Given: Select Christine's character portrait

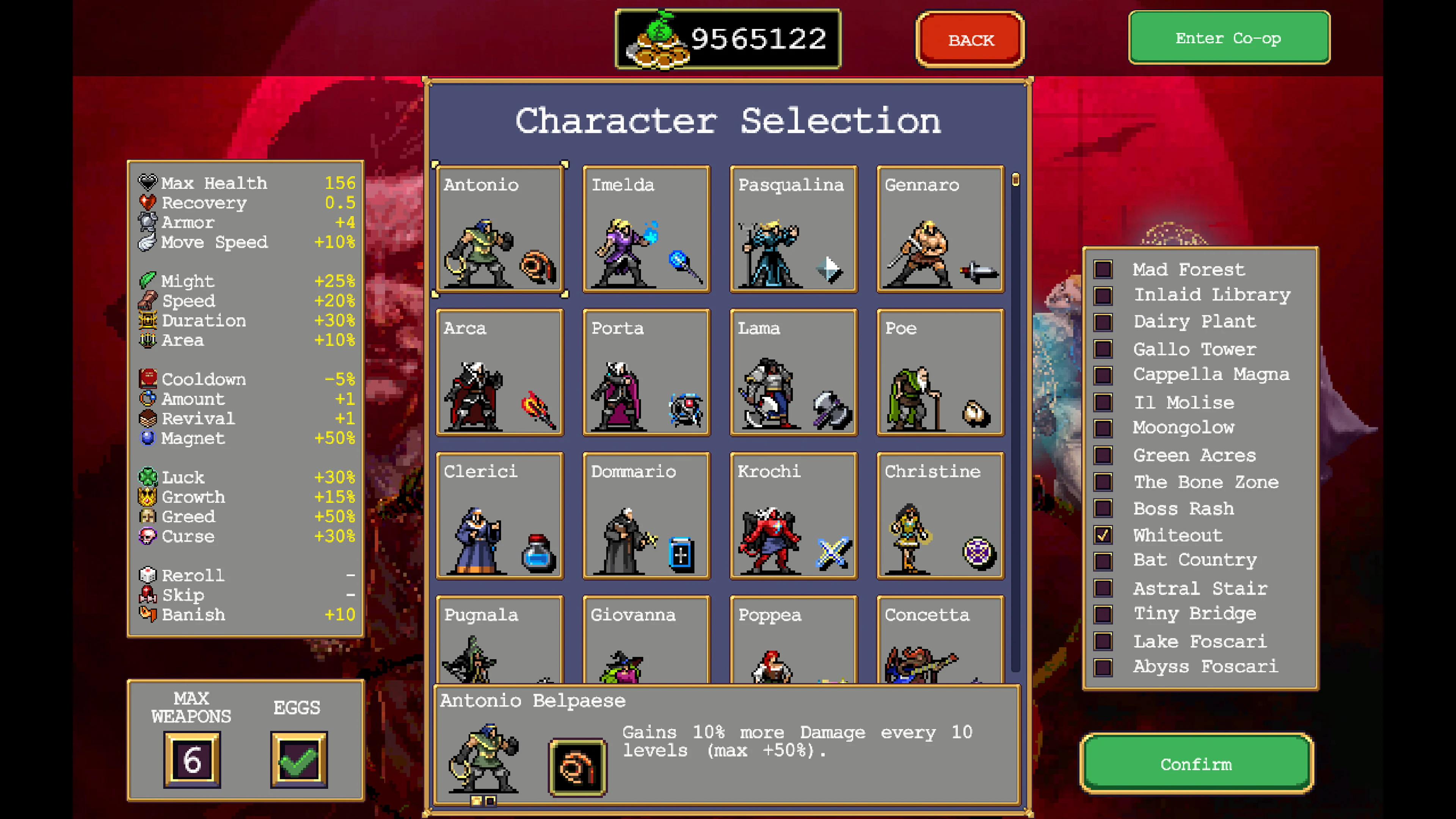Looking at the screenshot, I should point(940,516).
